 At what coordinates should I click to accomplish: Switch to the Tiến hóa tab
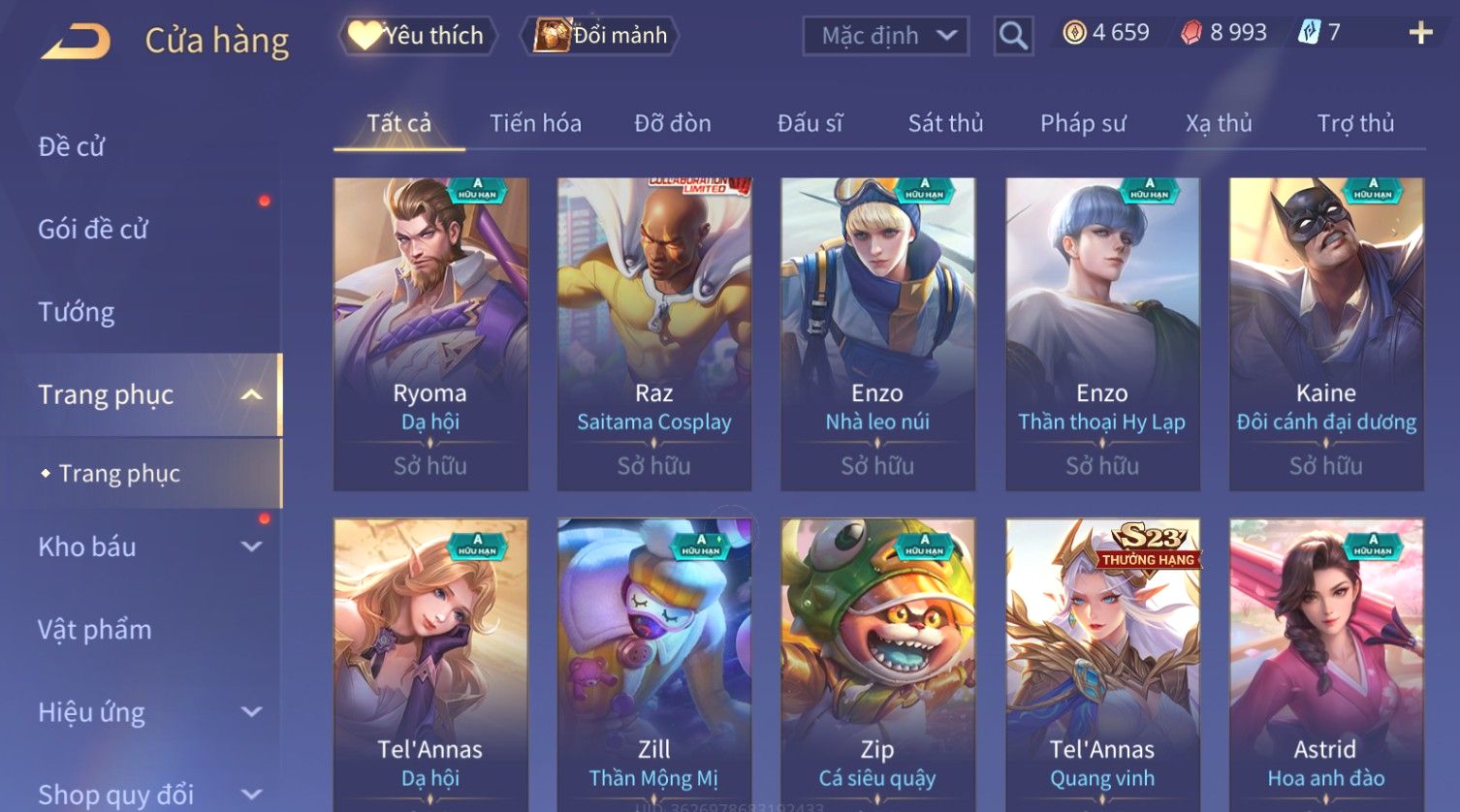pos(535,123)
